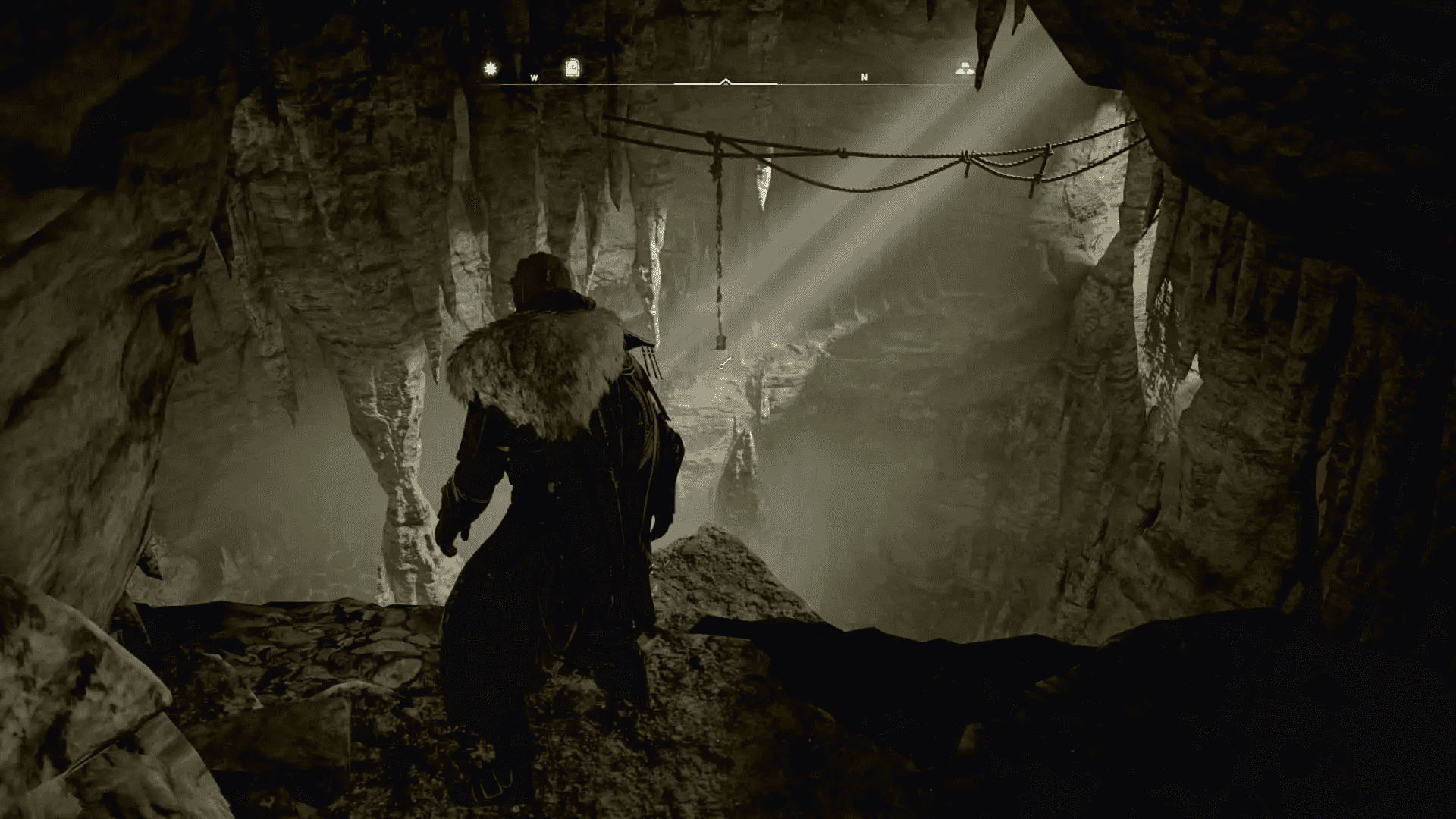Expand the compass bar at screen top
Viewport: 1456px width, 819px height.
[x=726, y=85]
